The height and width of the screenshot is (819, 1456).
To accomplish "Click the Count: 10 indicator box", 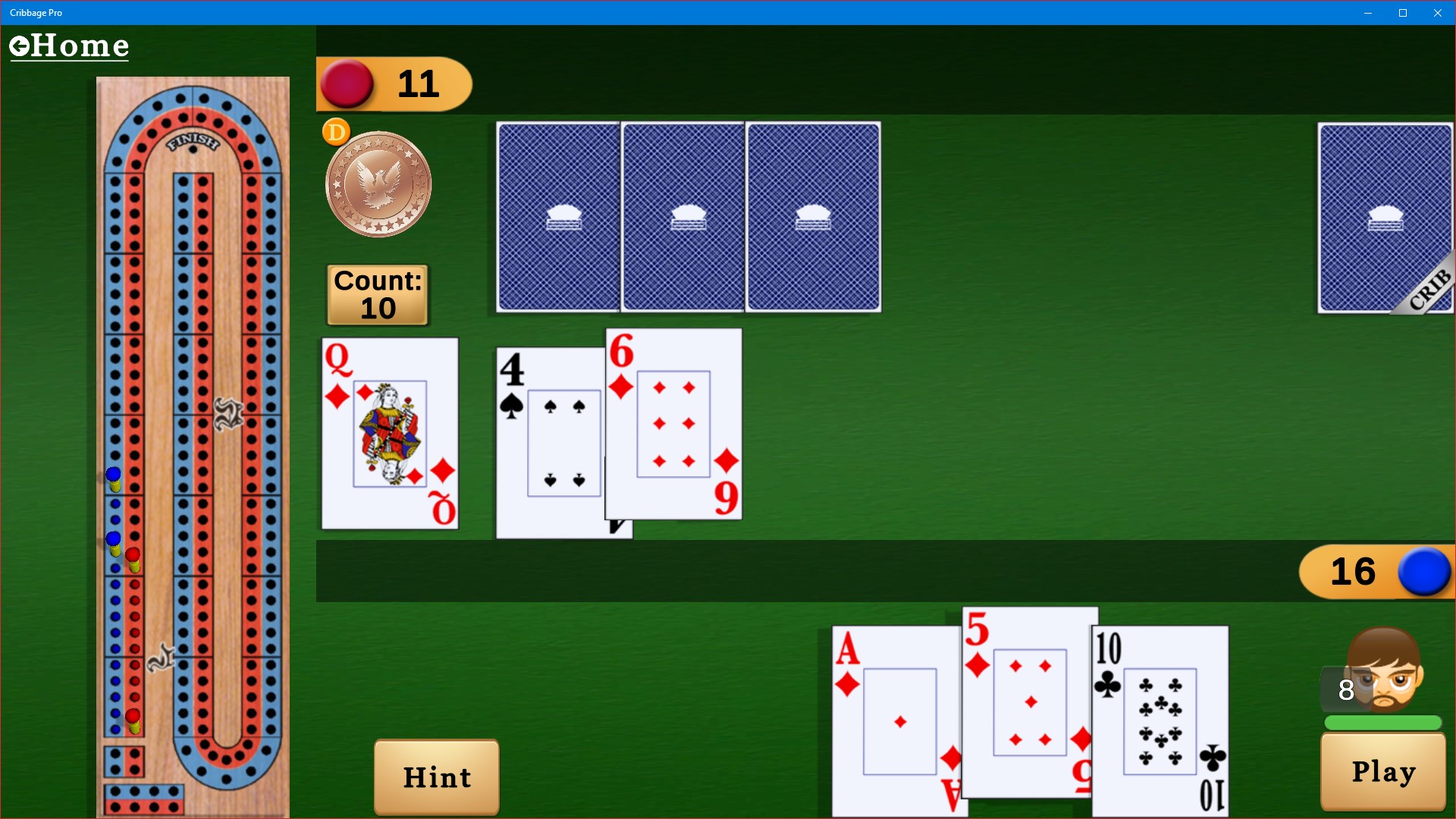I will 377,295.
